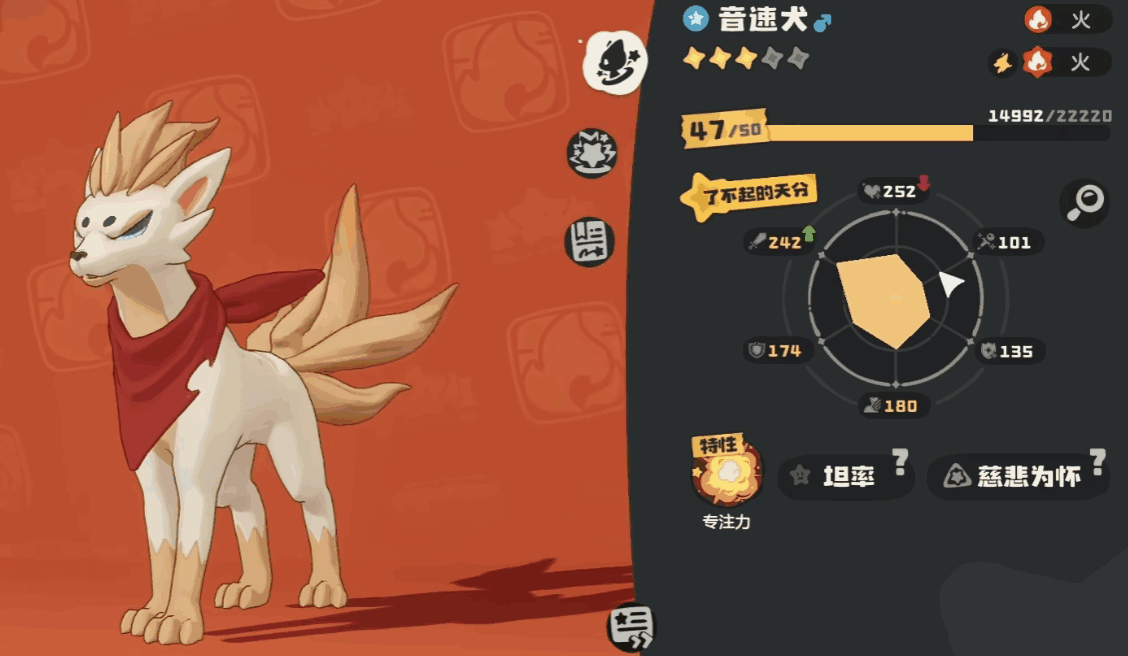1128x656 pixels.
Task: Open the 坦率 nature details
Action: (x=846, y=477)
